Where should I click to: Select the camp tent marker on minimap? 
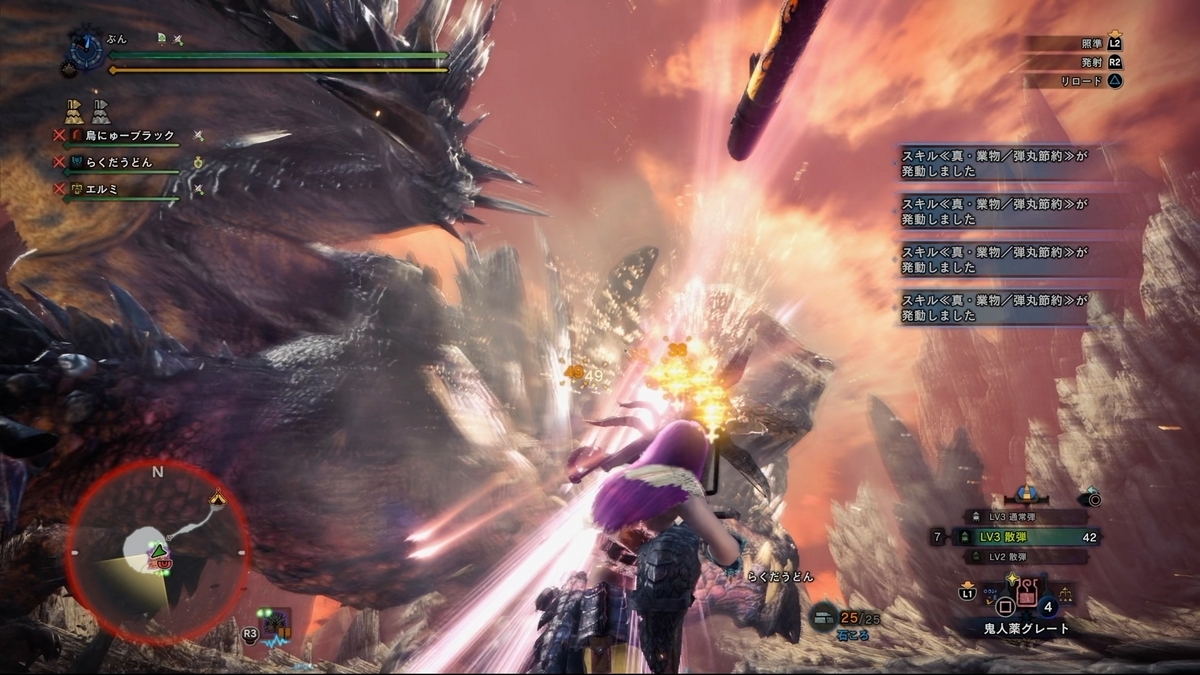tap(217, 497)
